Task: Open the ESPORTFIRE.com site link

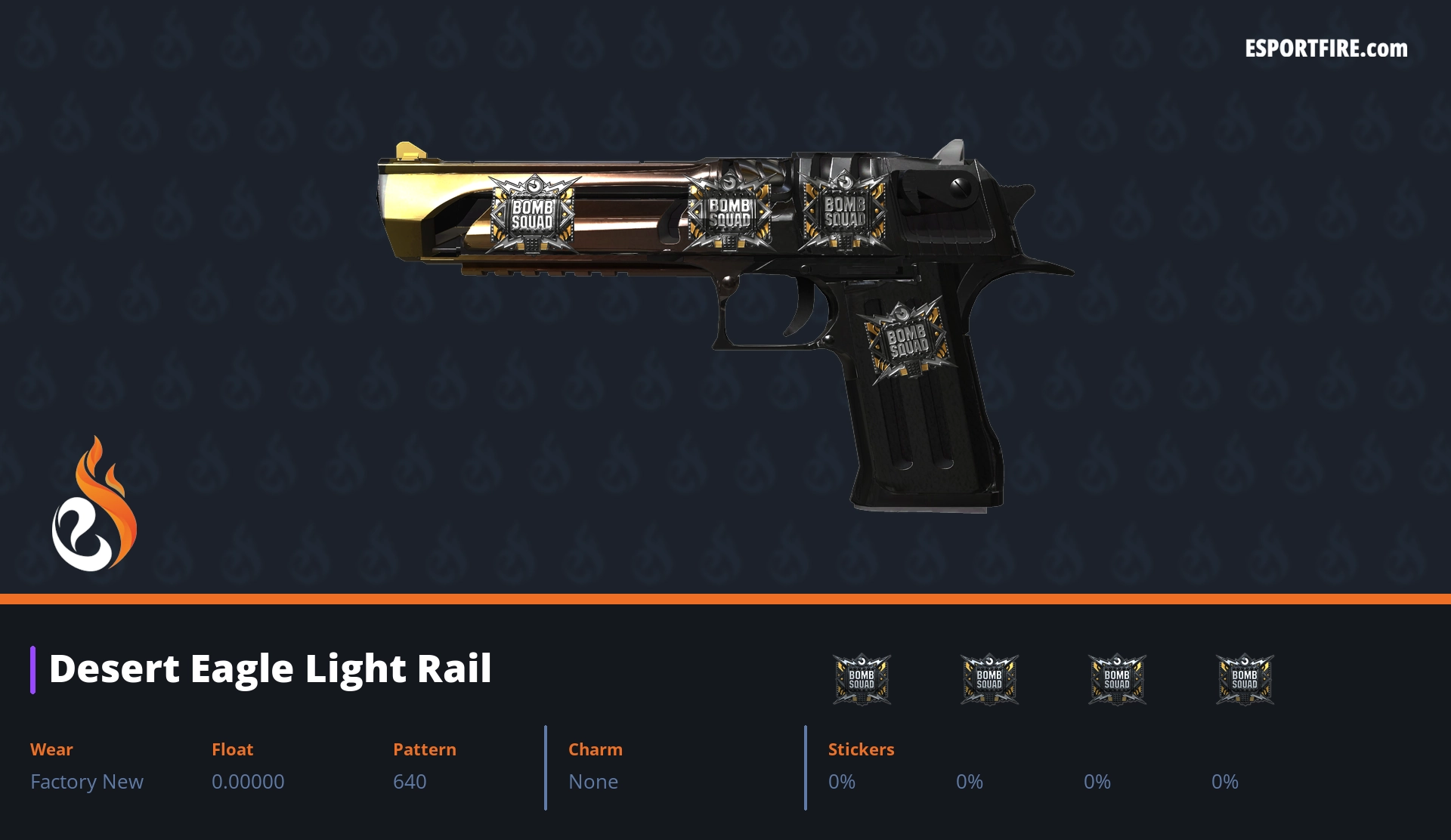Action: [x=1326, y=49]
